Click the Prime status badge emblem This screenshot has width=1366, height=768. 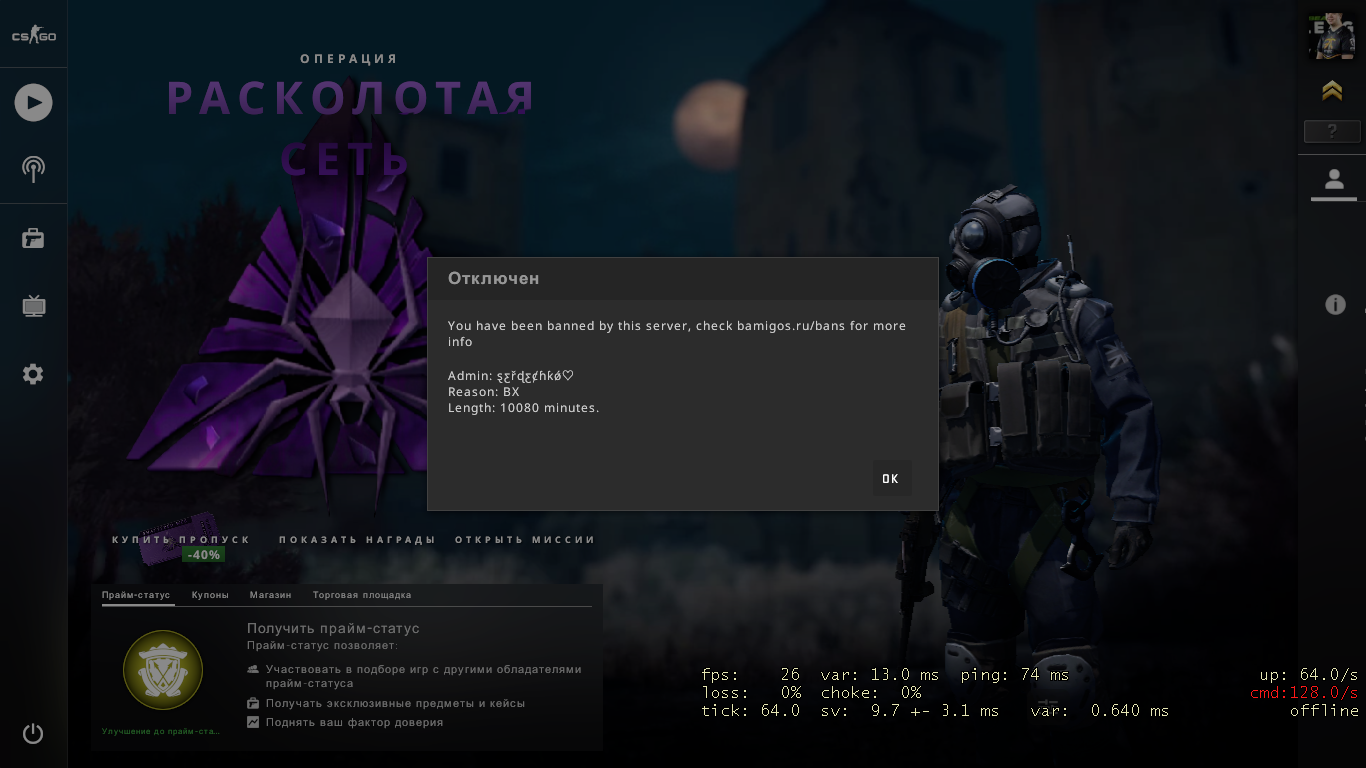[163, 670]
